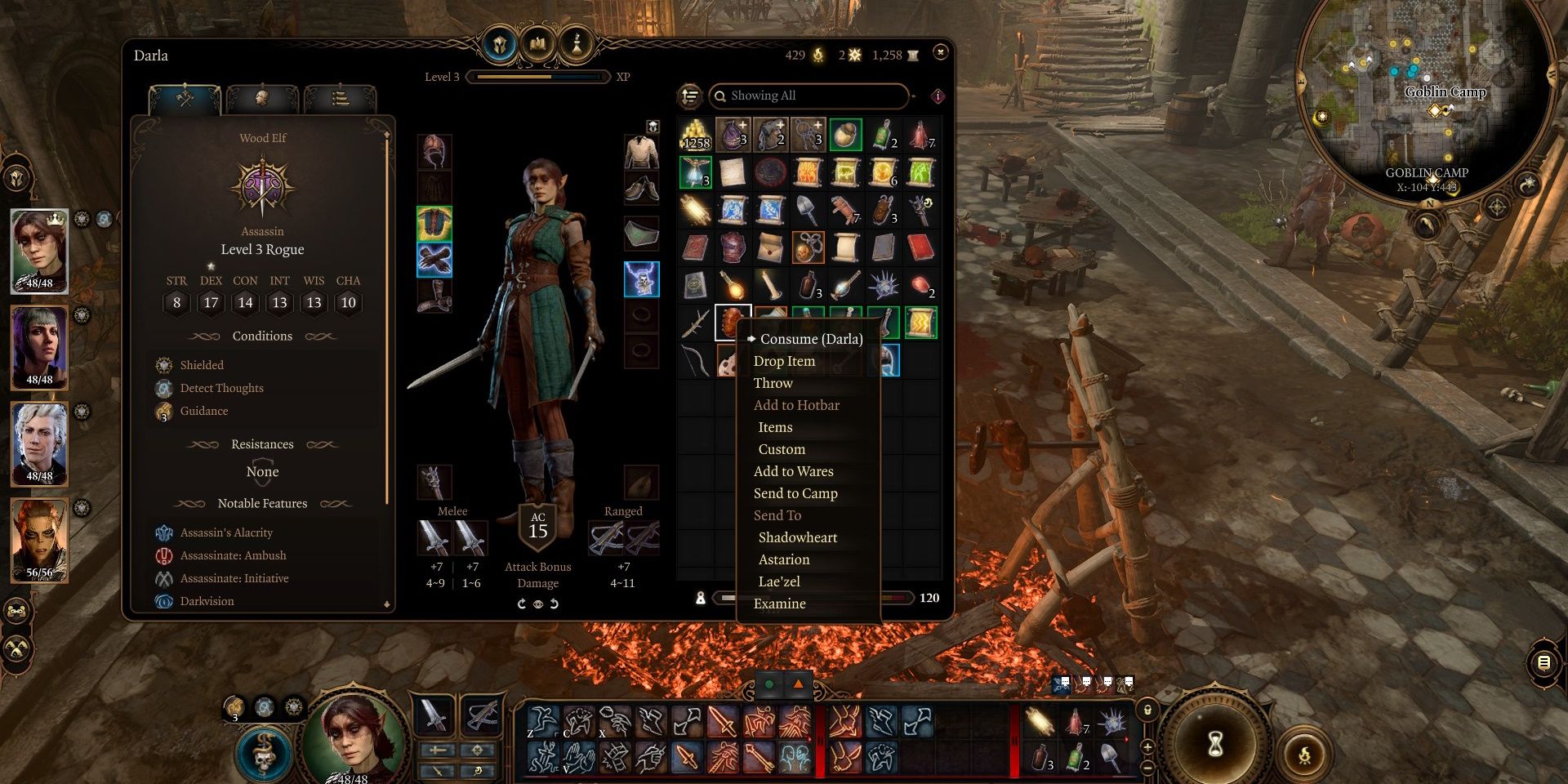
Task: Send item to Astarion
Action: pos(784,559)
